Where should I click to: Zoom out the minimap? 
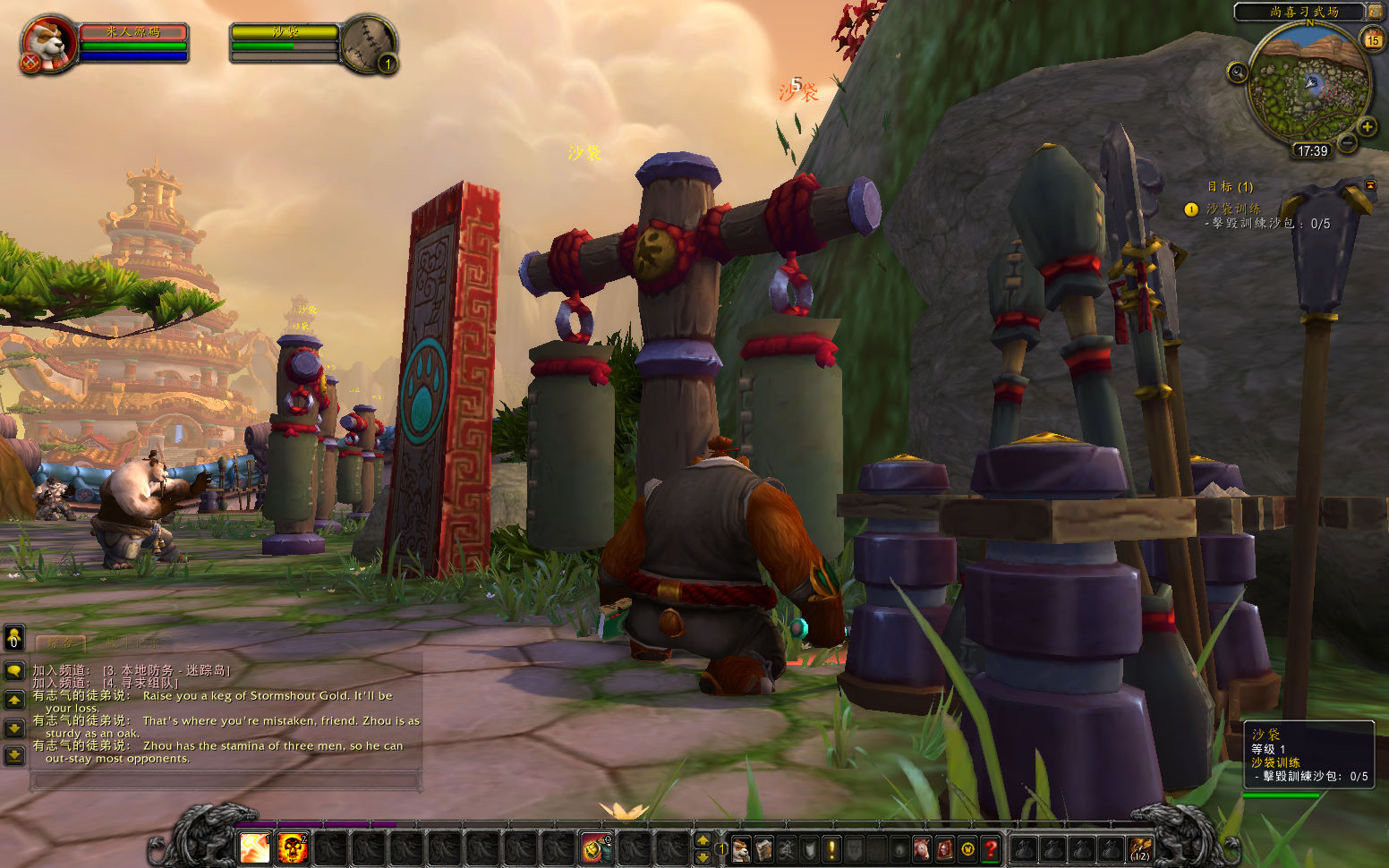pos(1347,142)
